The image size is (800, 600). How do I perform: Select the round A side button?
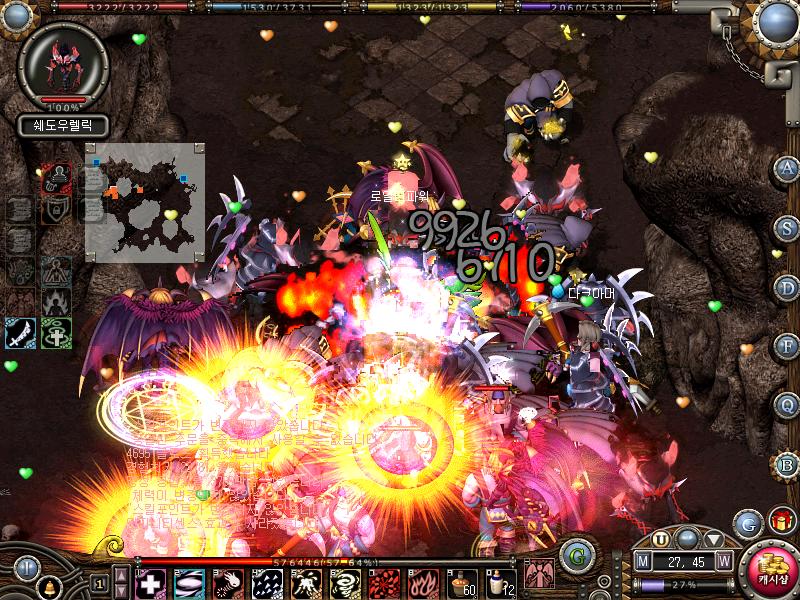[x=787, y=168]
